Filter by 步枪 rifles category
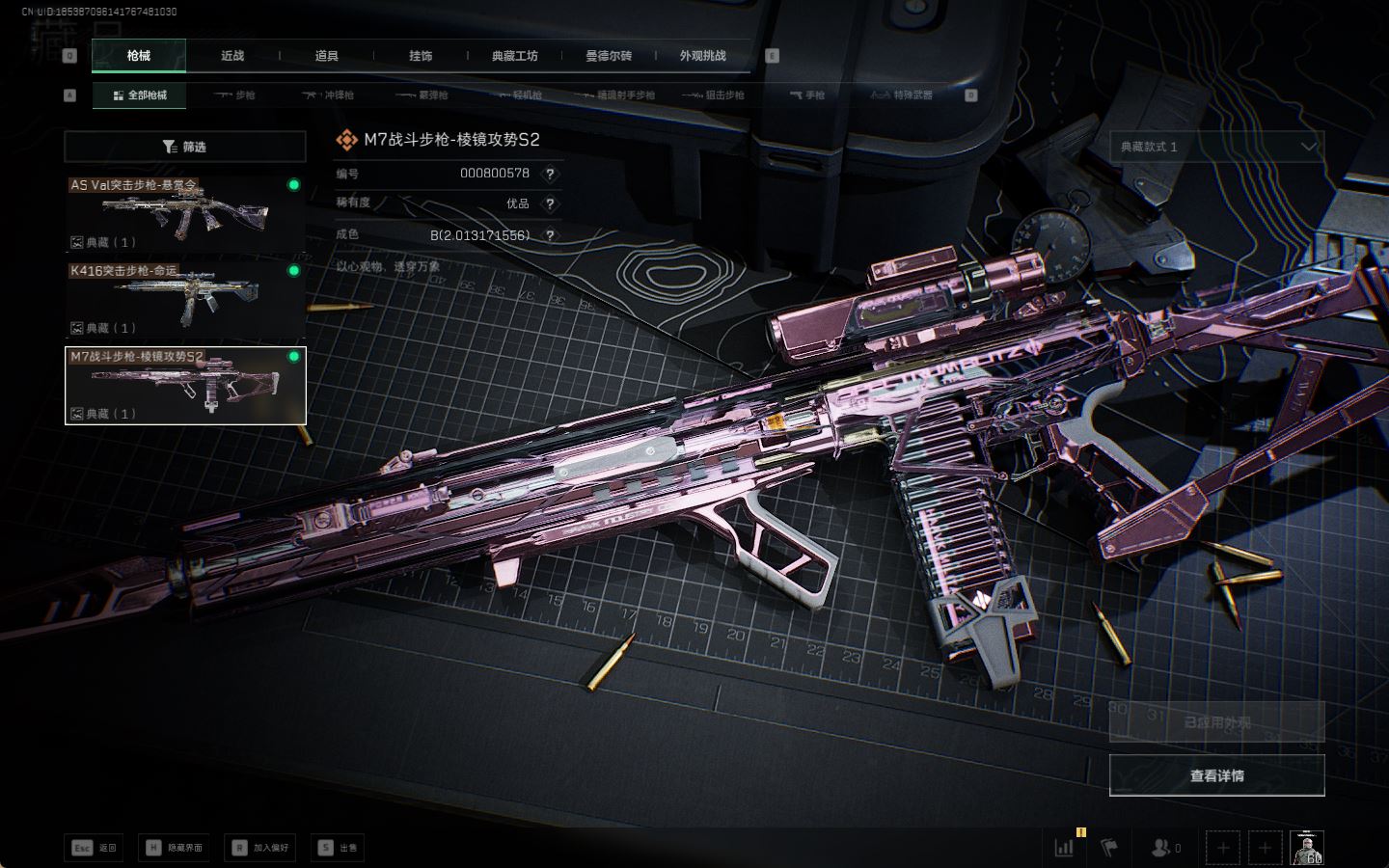Image resolution: width=1389 pixels, height=868 pixels. coord(235,95)
